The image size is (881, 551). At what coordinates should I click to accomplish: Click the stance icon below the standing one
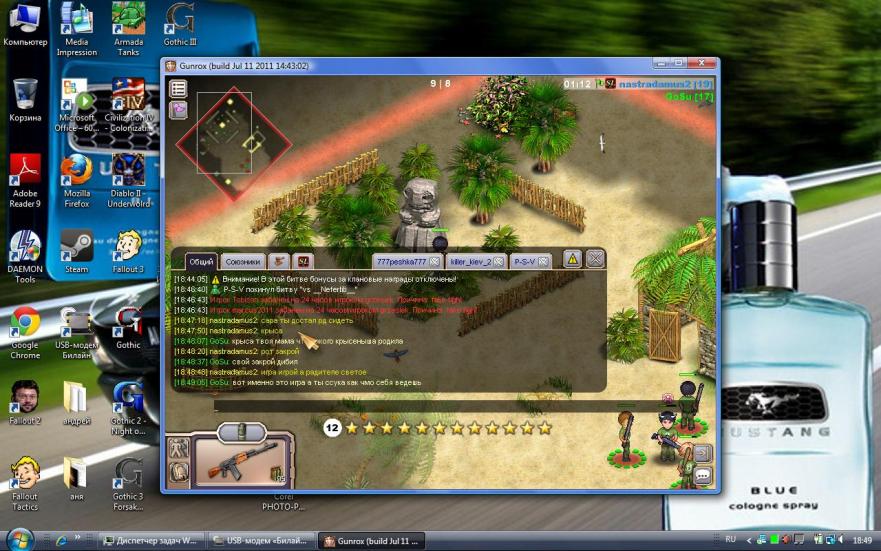pos(179,472)
